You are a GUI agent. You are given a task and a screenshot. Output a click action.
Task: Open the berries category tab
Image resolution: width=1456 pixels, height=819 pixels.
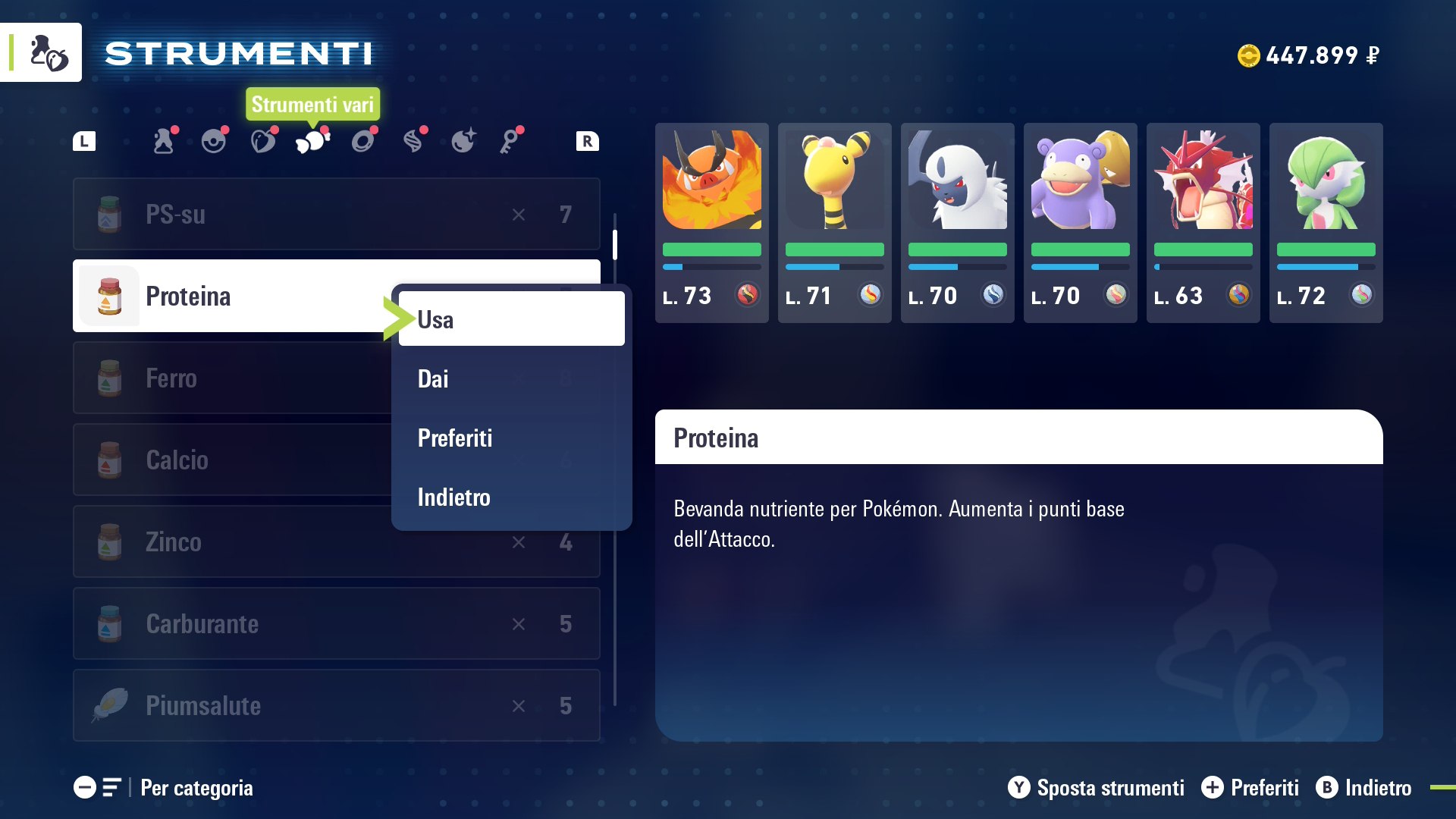(263, 141)
